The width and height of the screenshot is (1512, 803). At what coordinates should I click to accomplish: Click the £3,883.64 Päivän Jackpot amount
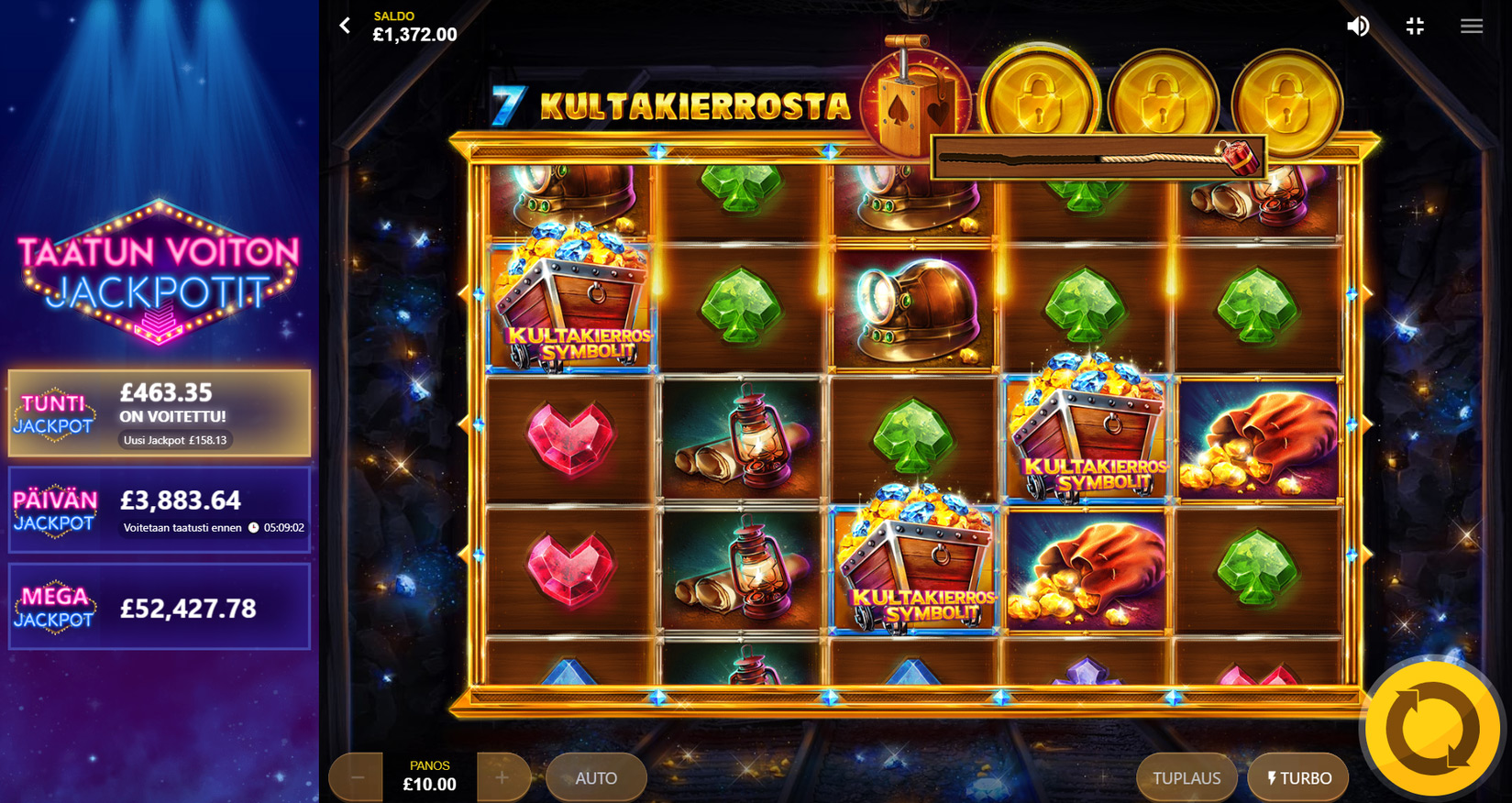pos(180,500)
